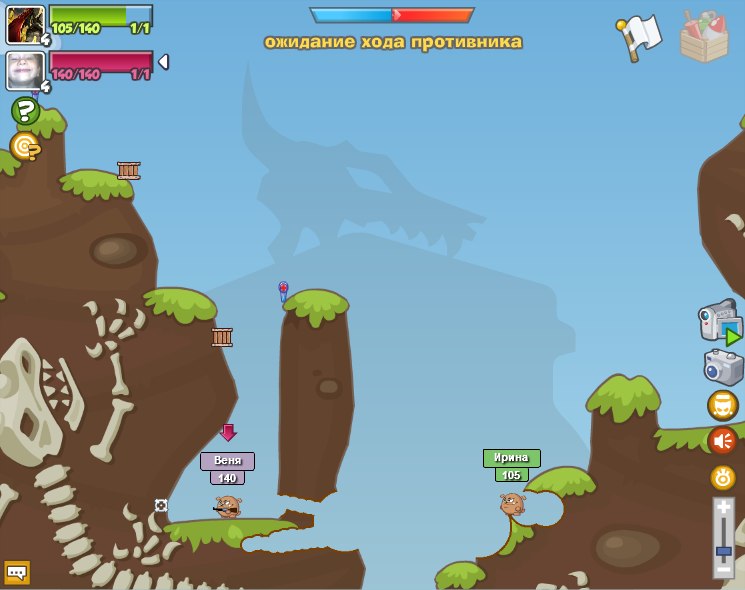Open the chat speech bubble button

(x=17, y=572)
